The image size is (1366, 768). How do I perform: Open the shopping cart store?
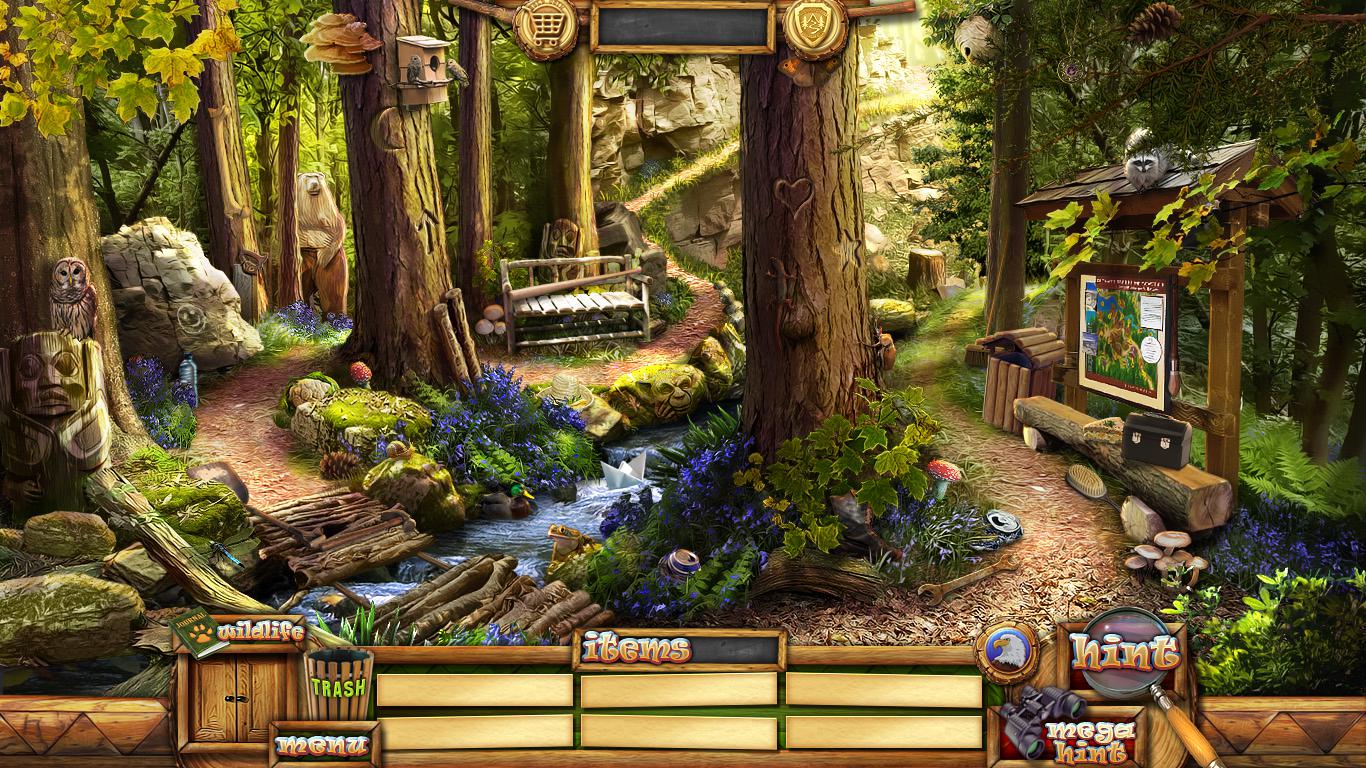click(x=546, y=27)
